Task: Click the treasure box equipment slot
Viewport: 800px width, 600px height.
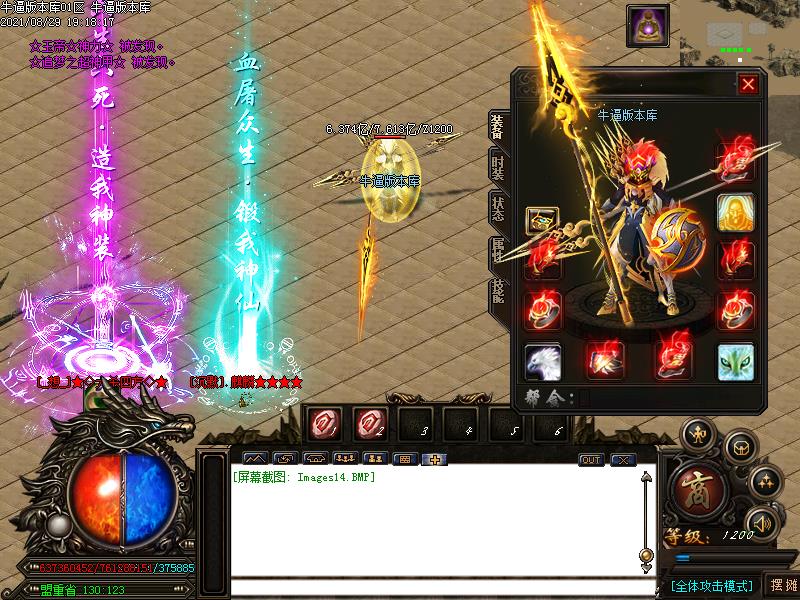Action: coord(541,221)
